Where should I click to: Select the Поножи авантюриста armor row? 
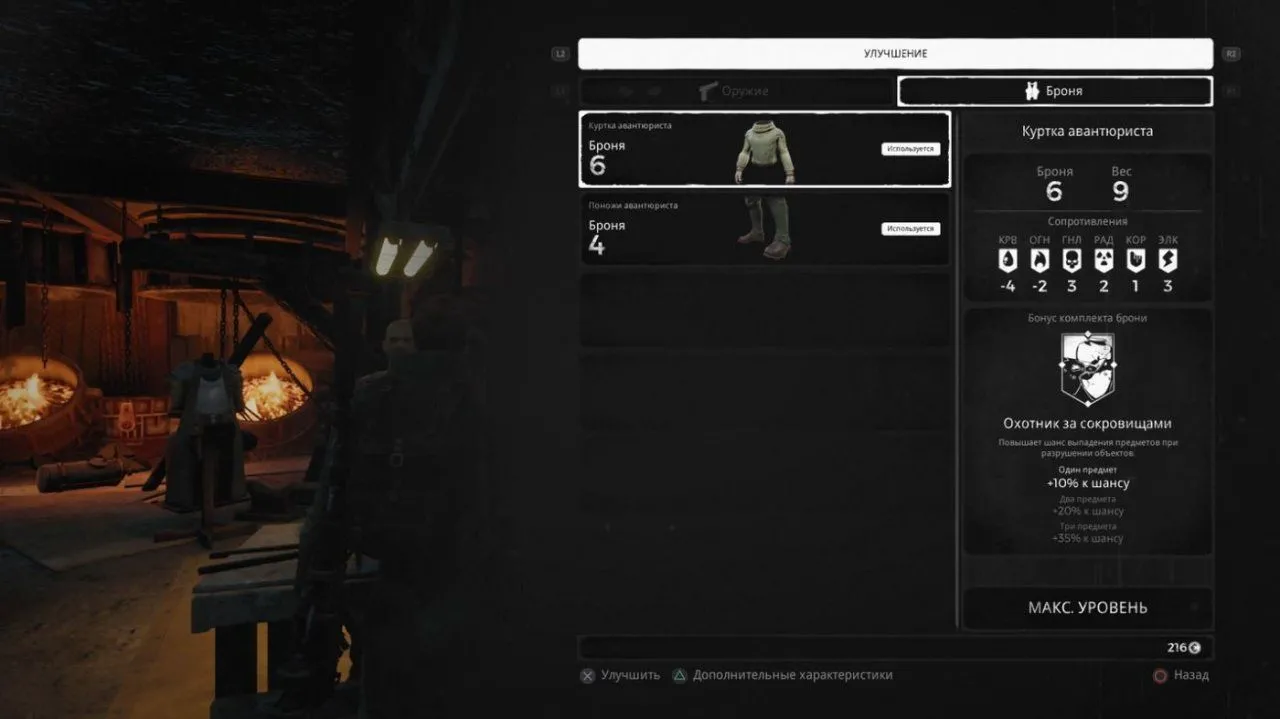tap(764, 229)
